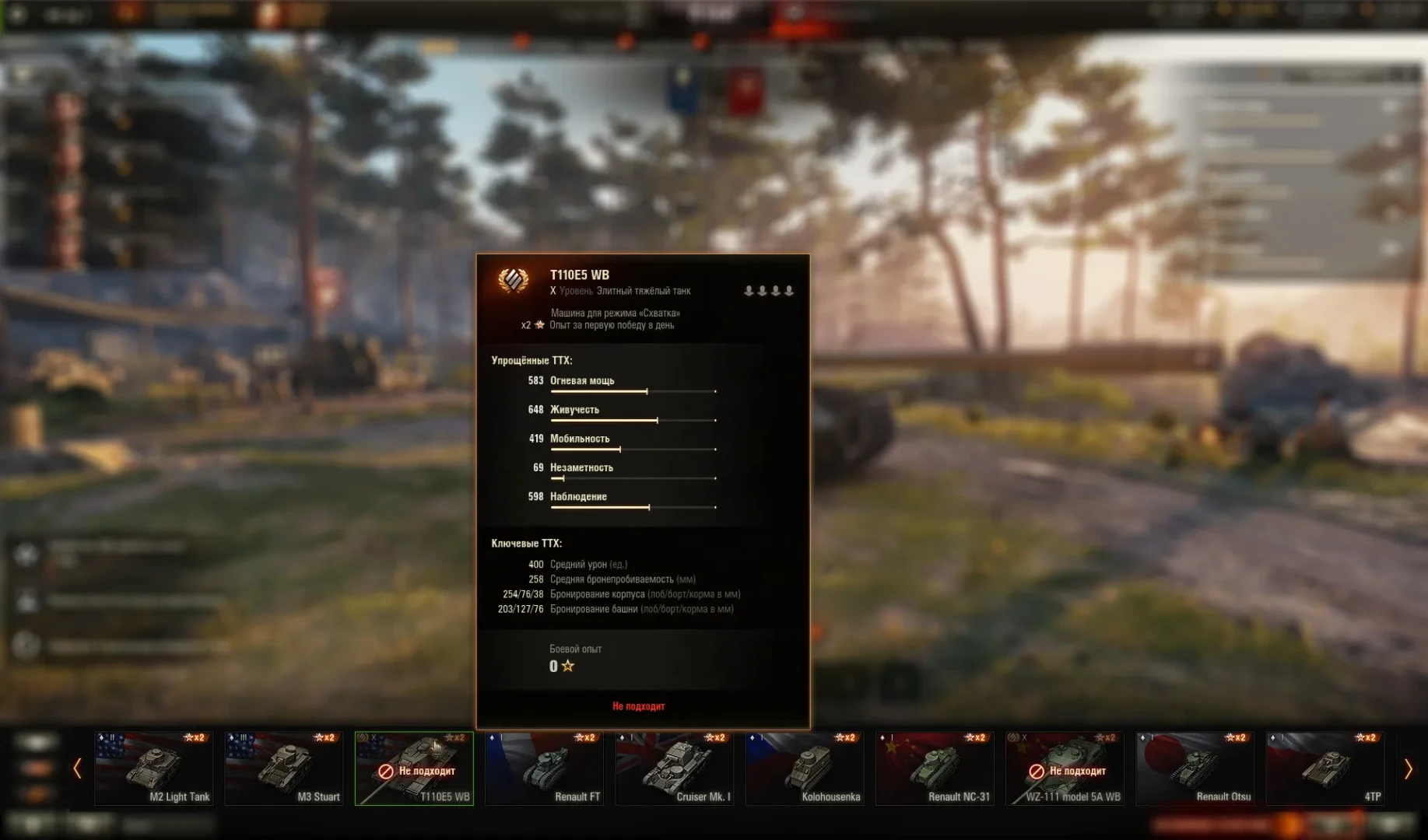
Task: Choose the Kolohousenka tank
Action: click(805, 768)
